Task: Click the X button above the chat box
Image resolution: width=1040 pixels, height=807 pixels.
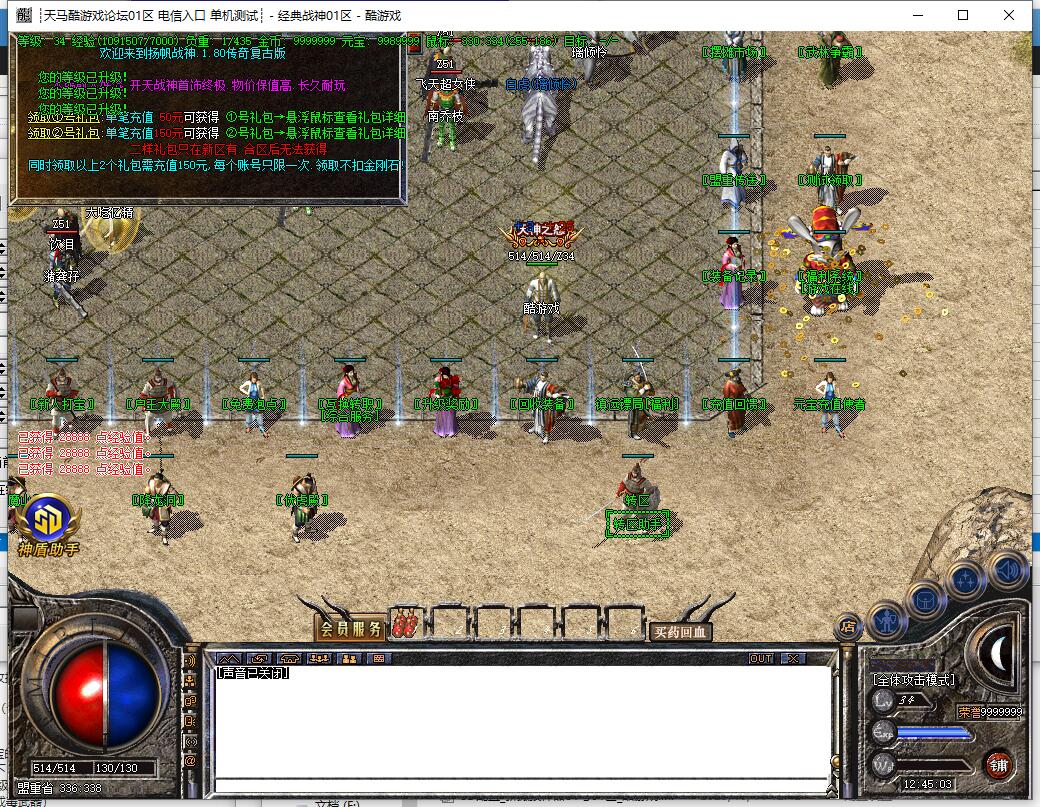Action: pos(792,659)
